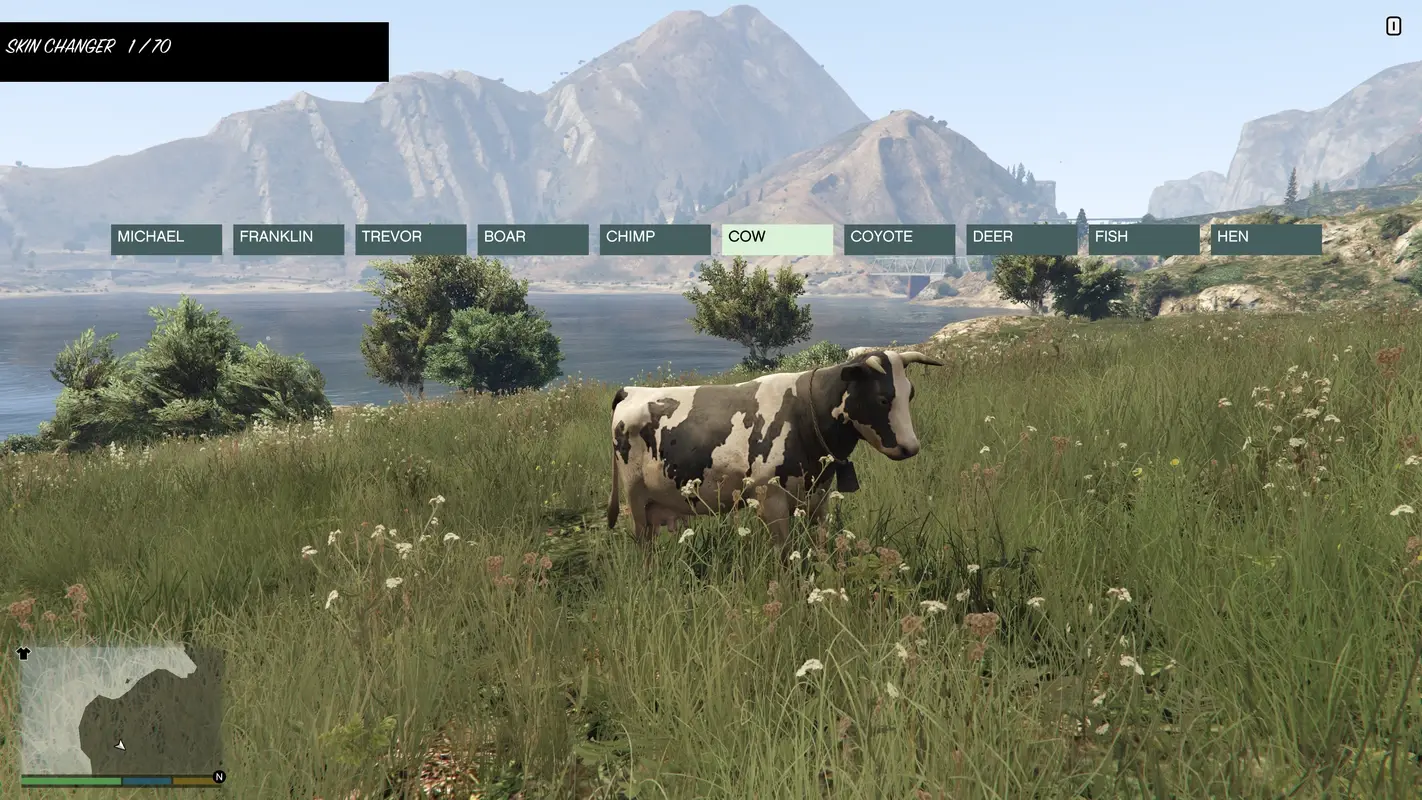
Task: Pick the HEN skin option
Action: (x=1265, y=237)
